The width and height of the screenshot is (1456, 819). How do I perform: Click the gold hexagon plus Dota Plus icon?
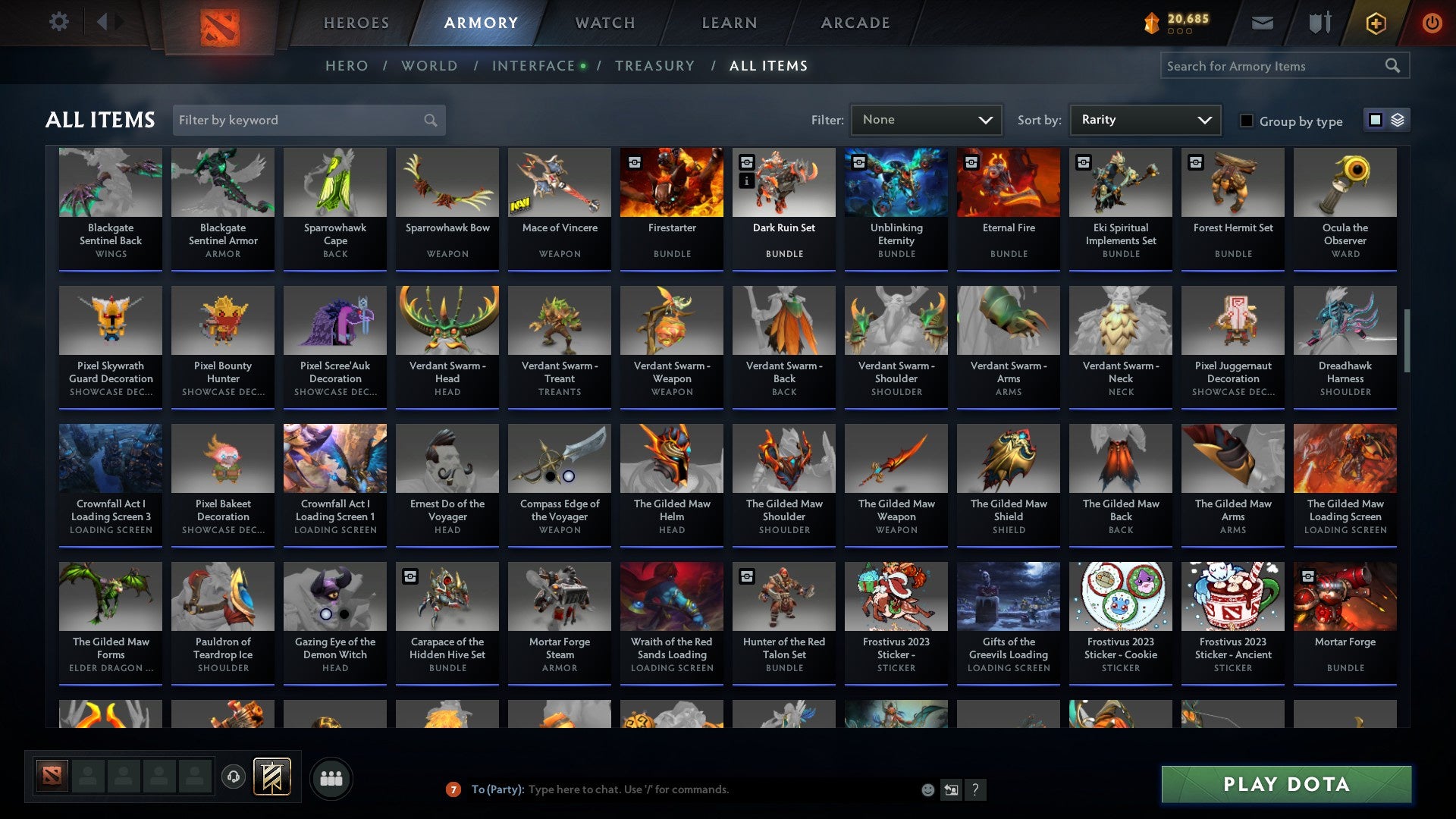(x=1376, y=23)
